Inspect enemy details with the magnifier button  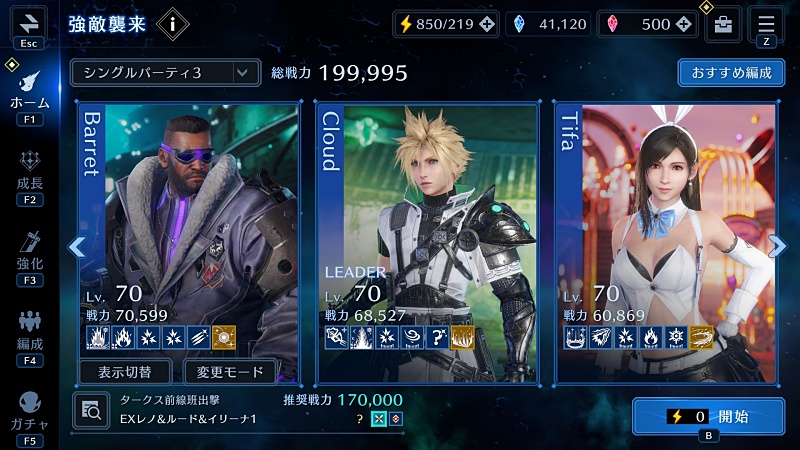click(91, 410)
